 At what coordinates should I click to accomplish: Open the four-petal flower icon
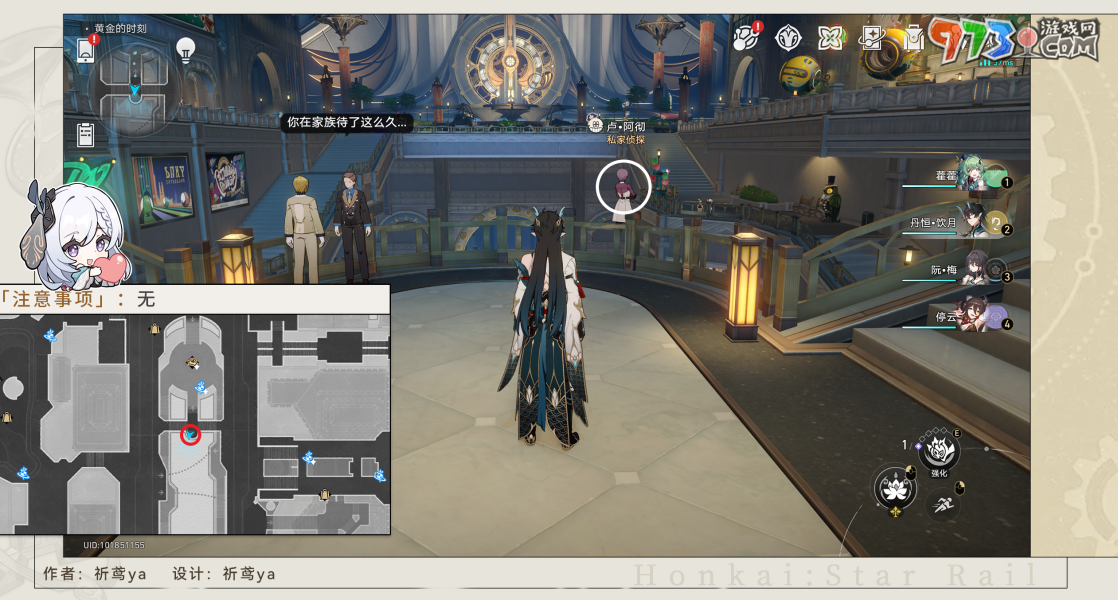pos(829,38)
